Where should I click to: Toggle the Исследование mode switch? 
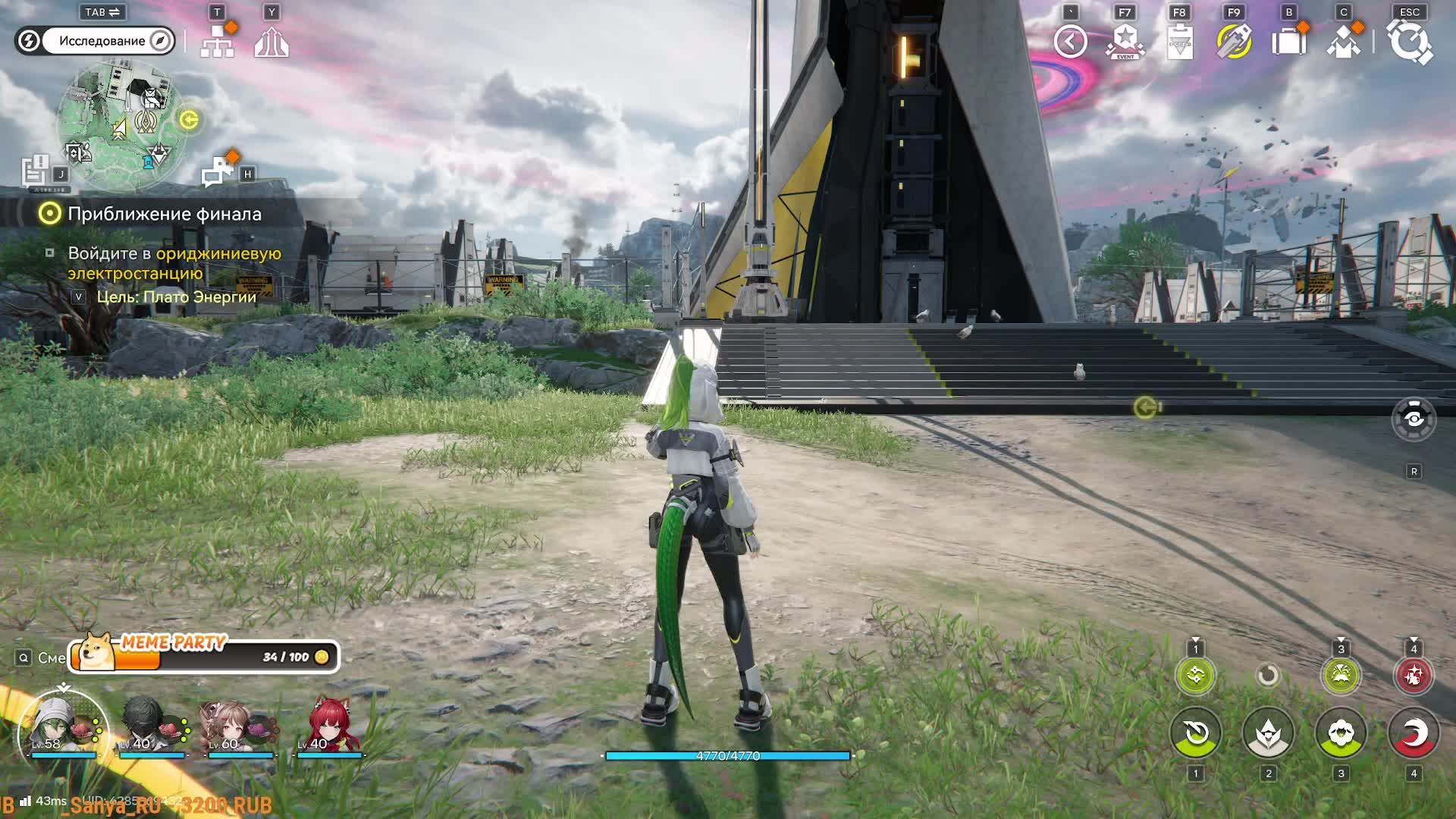pyautogui.click(x=96, y=41)
